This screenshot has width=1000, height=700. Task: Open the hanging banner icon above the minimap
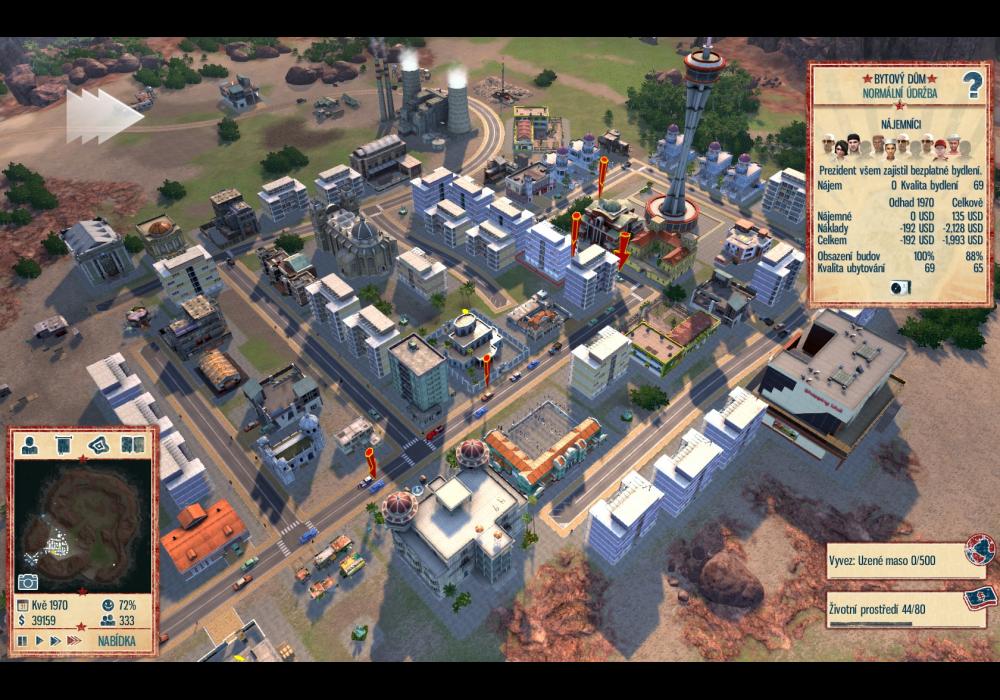coord(63,444)
